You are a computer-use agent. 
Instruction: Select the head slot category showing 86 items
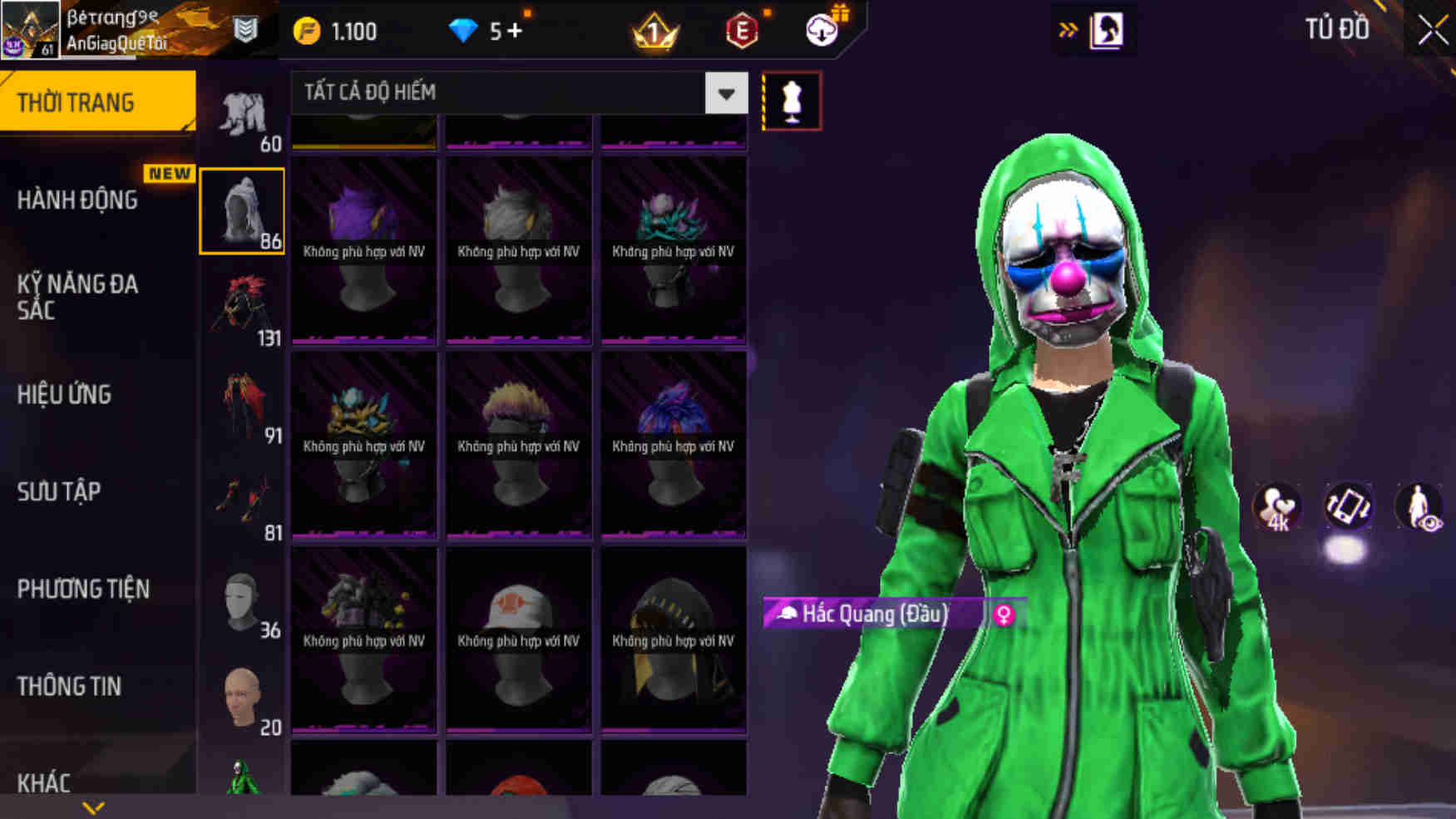(x=241, y=210)
